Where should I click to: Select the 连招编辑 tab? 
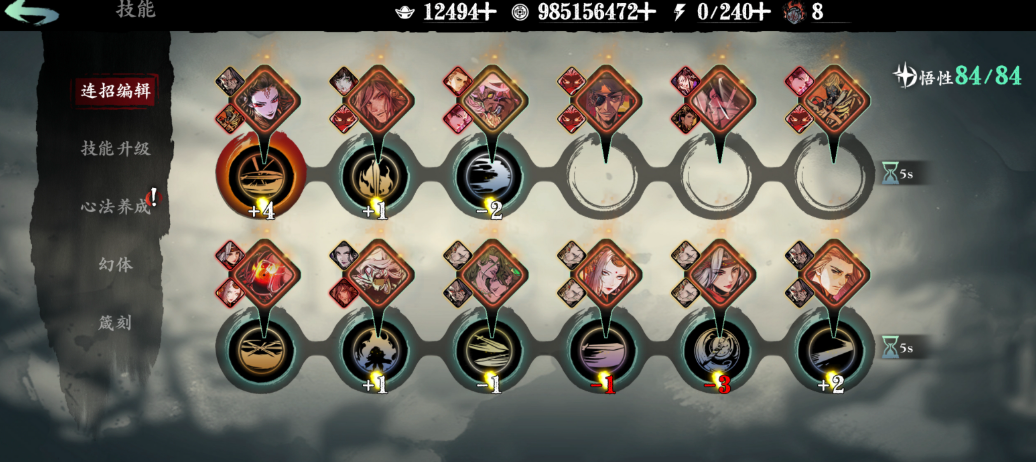coord(117,90)
